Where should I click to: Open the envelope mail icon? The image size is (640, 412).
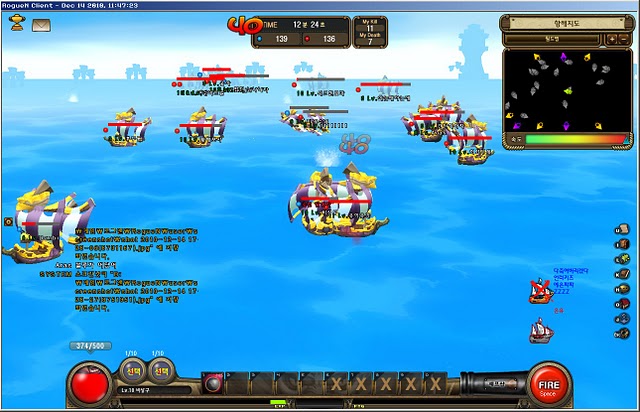tap(41, 24)
